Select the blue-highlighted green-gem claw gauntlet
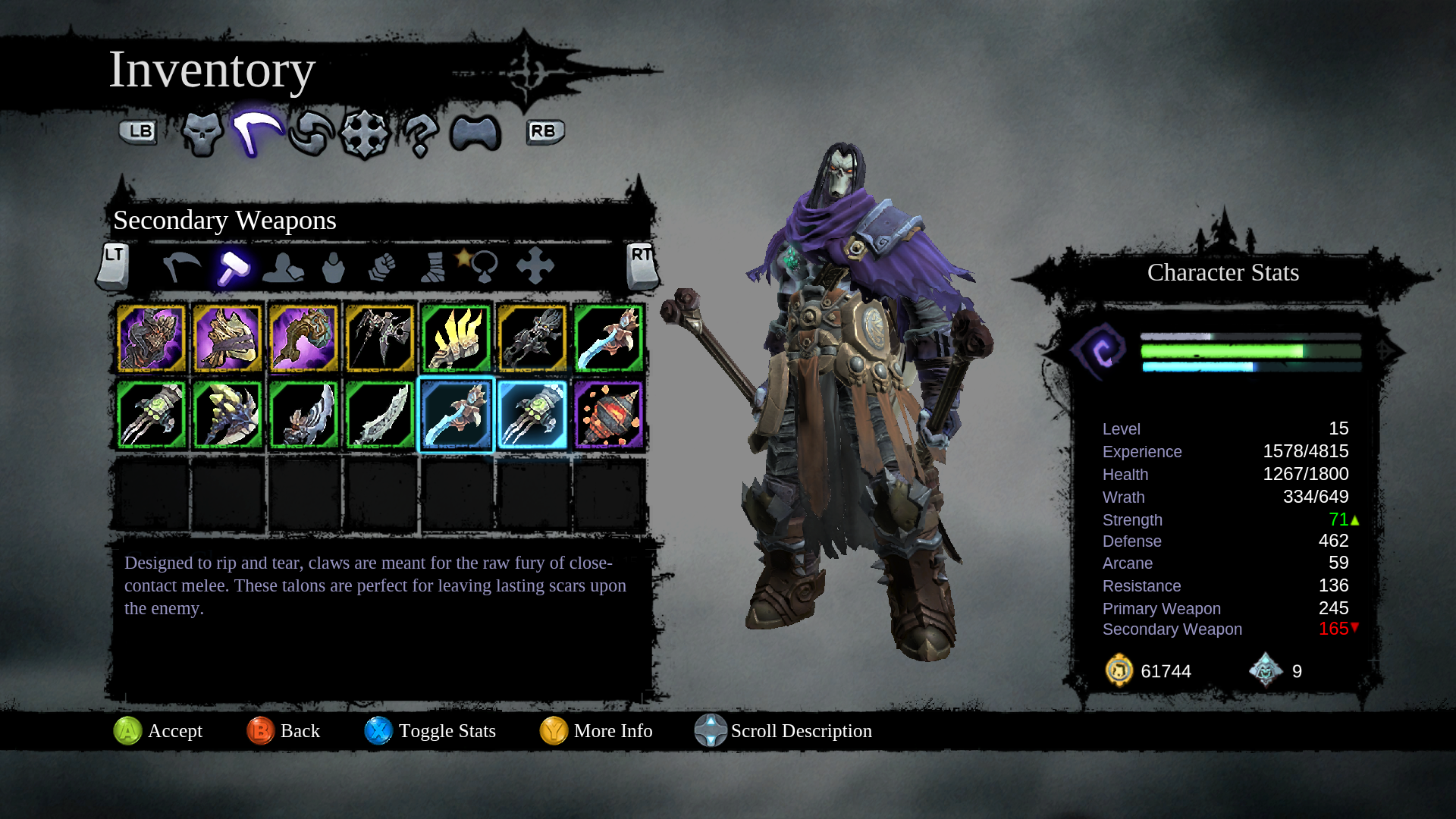Screen dimensions: 1456x819 pos(532,415)
